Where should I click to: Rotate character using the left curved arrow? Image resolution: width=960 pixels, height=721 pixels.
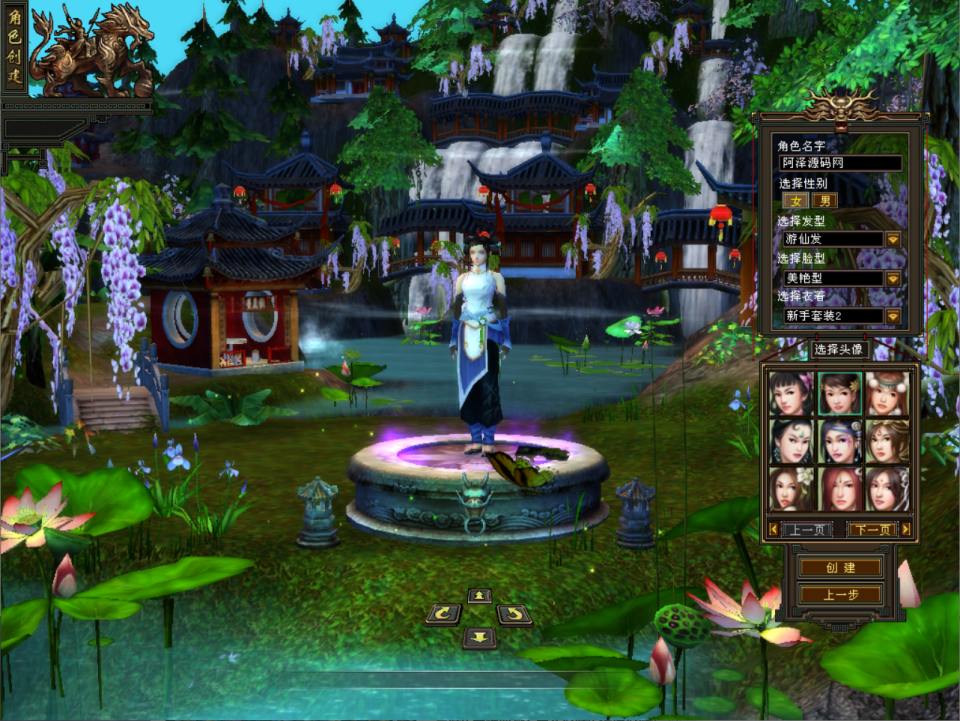(443, 614)
